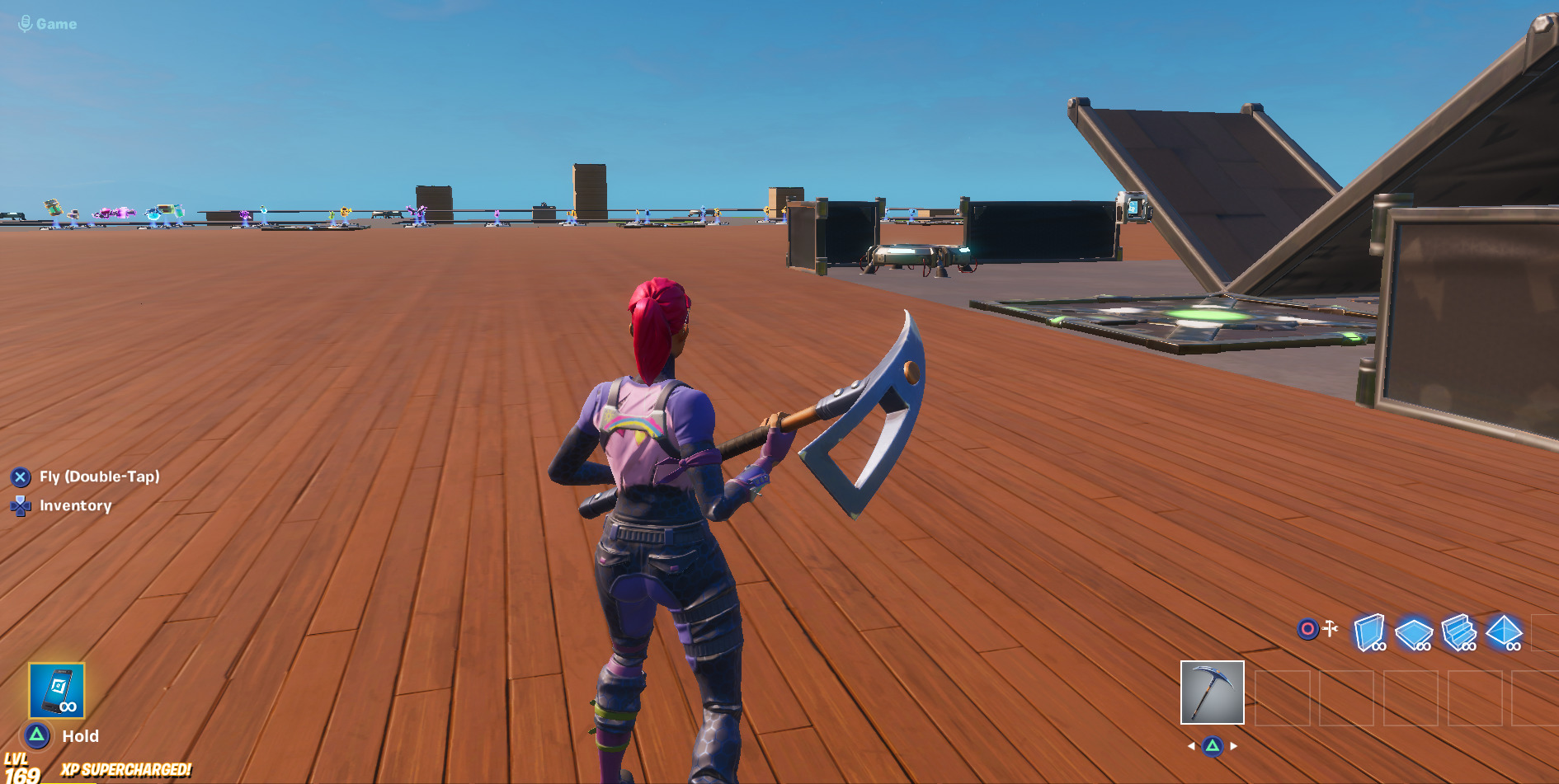Viewport: 1559px width, 784px height.
Task: Open the Game voice channel label
Action: coord(54,23)
